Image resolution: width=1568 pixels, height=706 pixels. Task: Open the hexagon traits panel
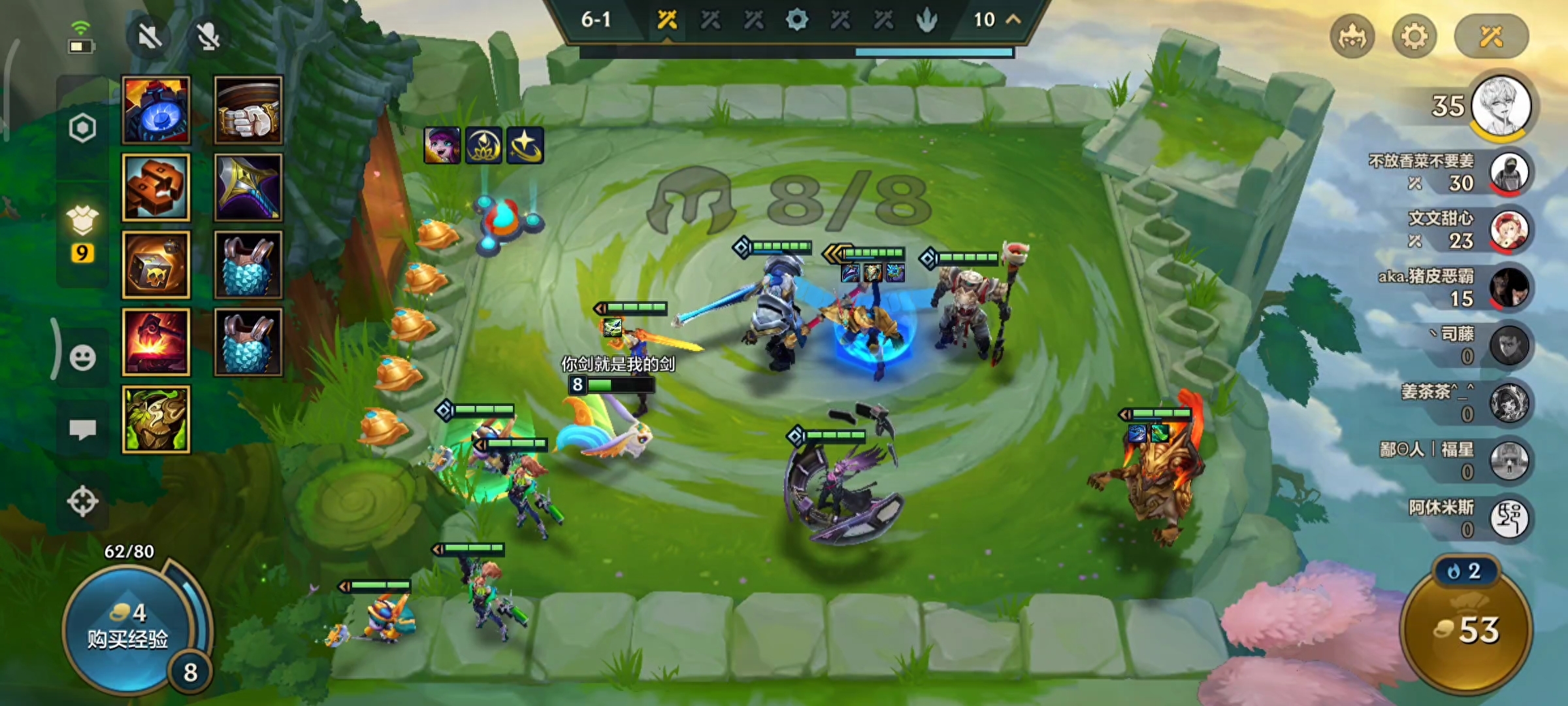82,128
